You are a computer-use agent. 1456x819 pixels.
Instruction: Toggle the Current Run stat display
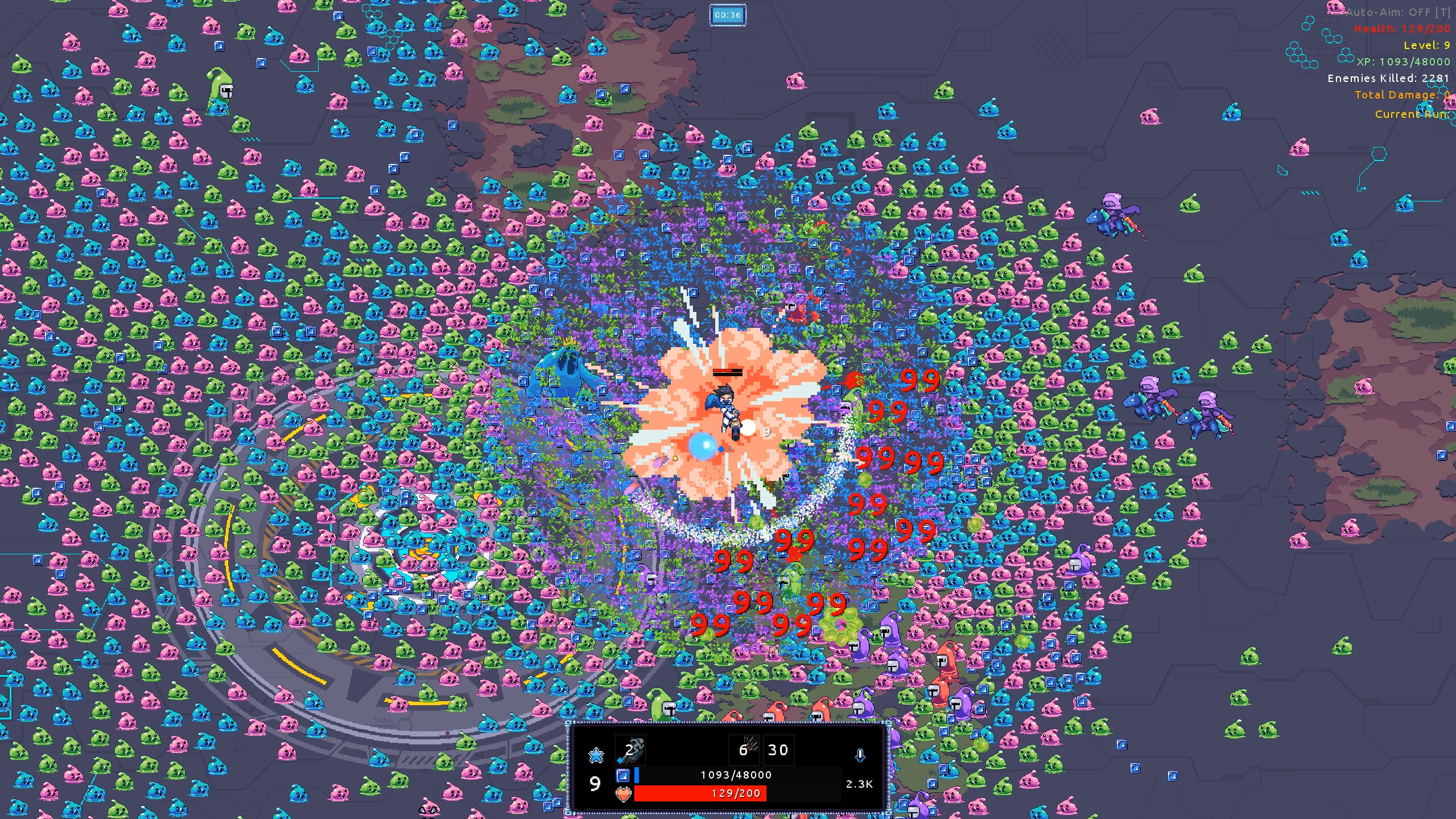(1411, 114)
